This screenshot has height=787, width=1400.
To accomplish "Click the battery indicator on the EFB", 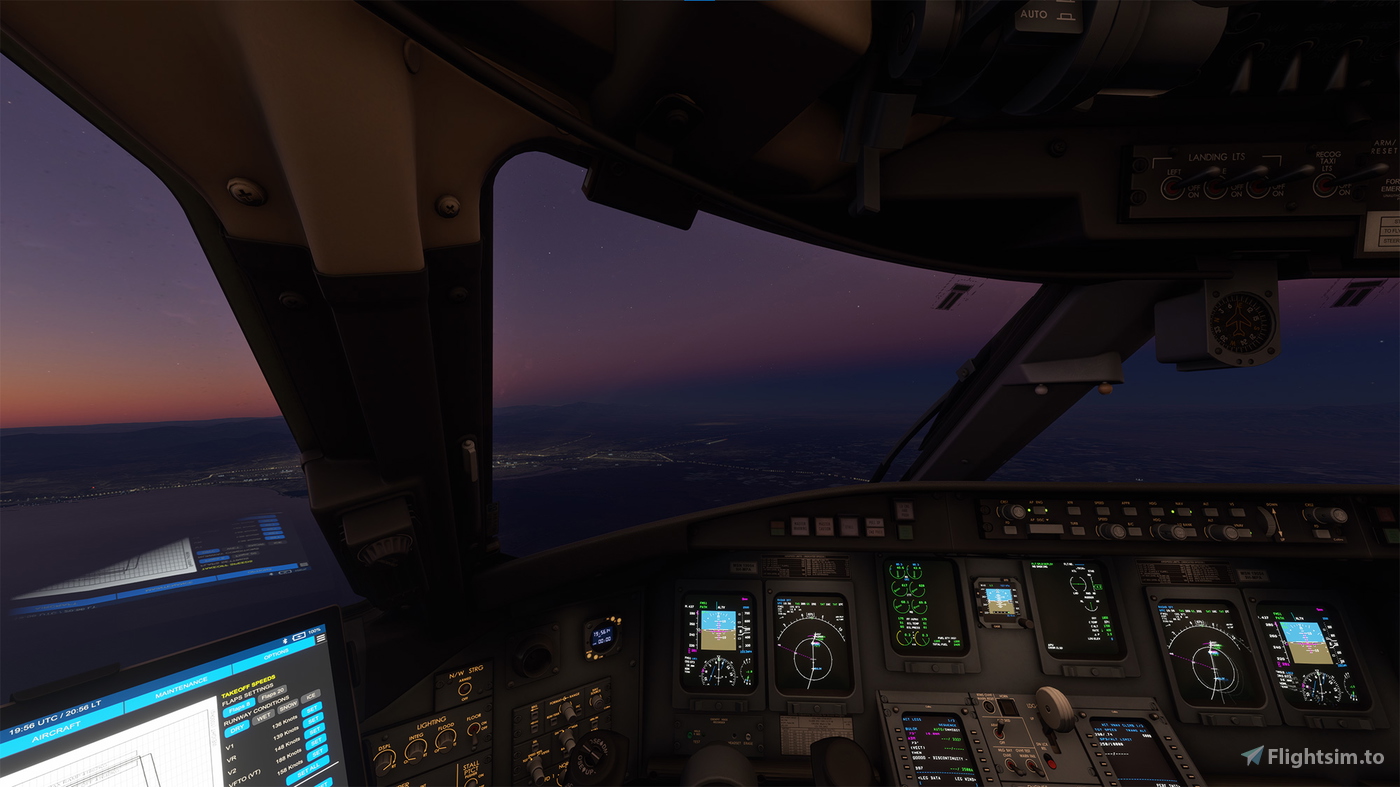I will [300, 635].
